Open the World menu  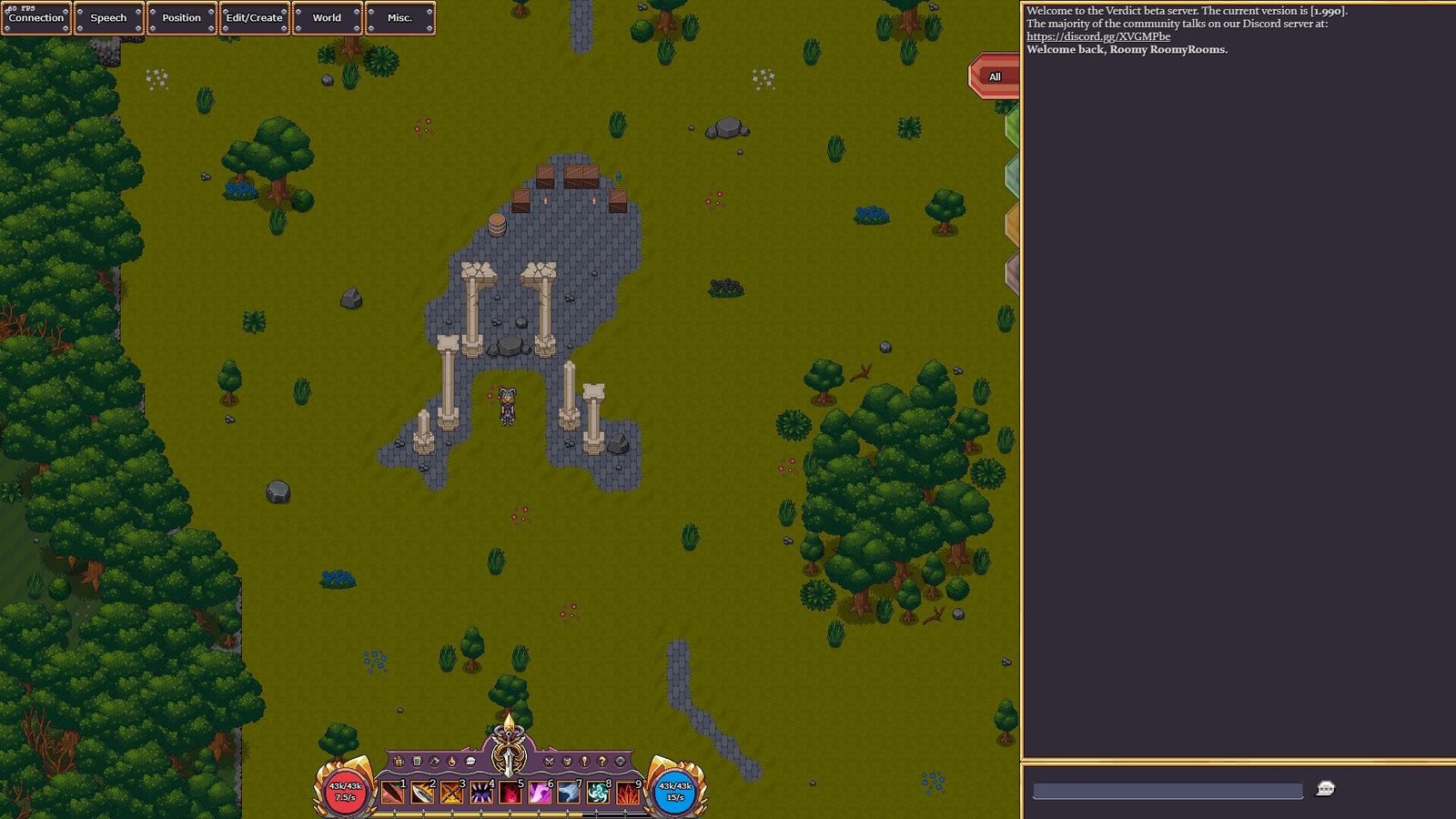(x=327, y=18)
